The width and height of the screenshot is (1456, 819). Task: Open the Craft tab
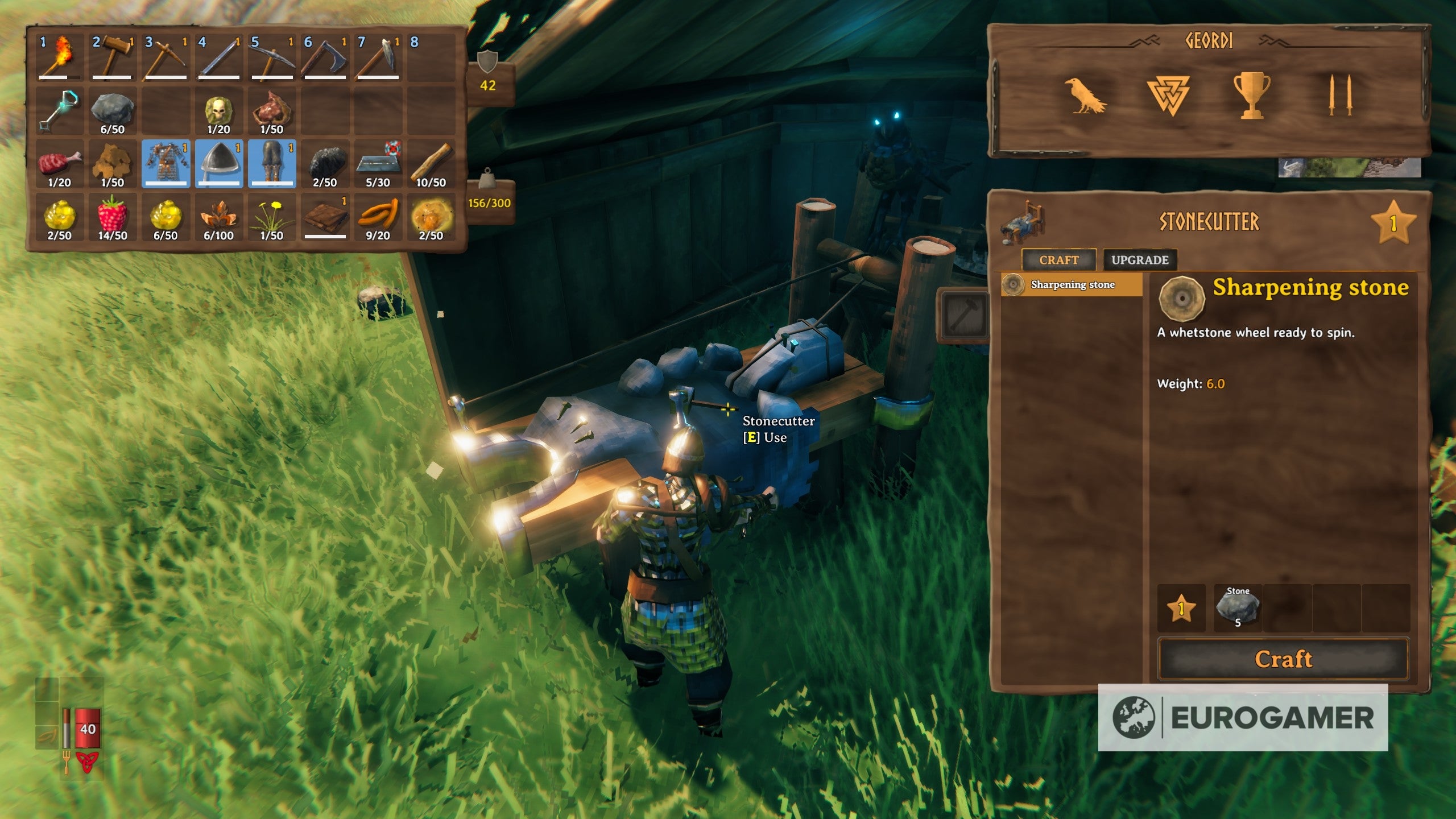1058,260
